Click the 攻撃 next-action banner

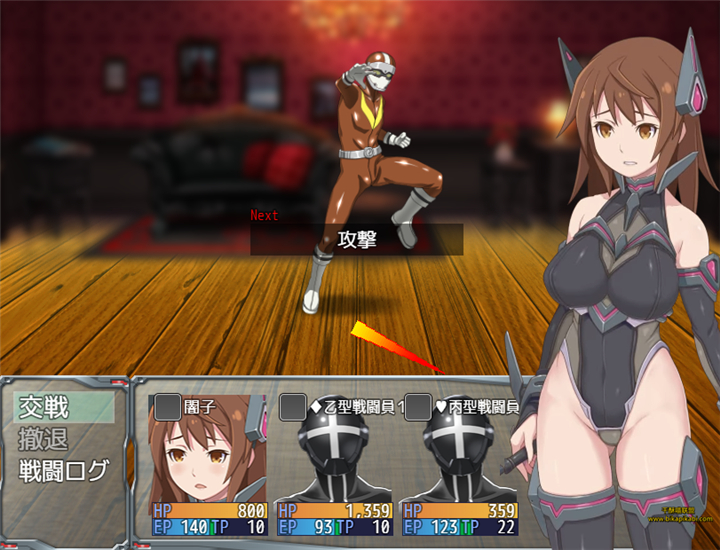[x=357, y=240]
